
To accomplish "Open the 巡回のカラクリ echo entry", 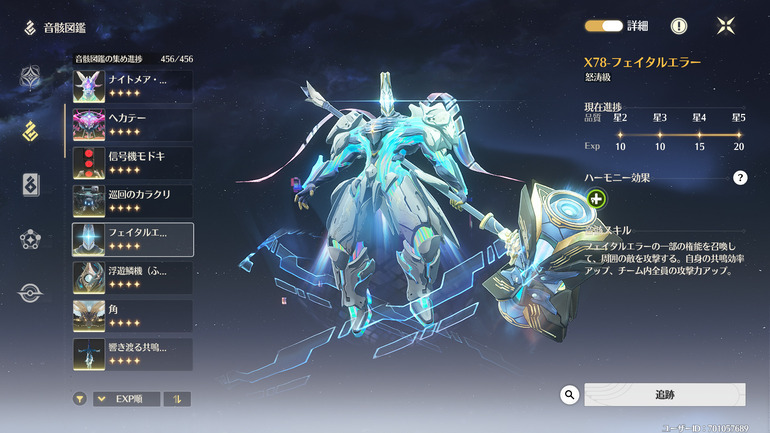I will coord(132,201).
